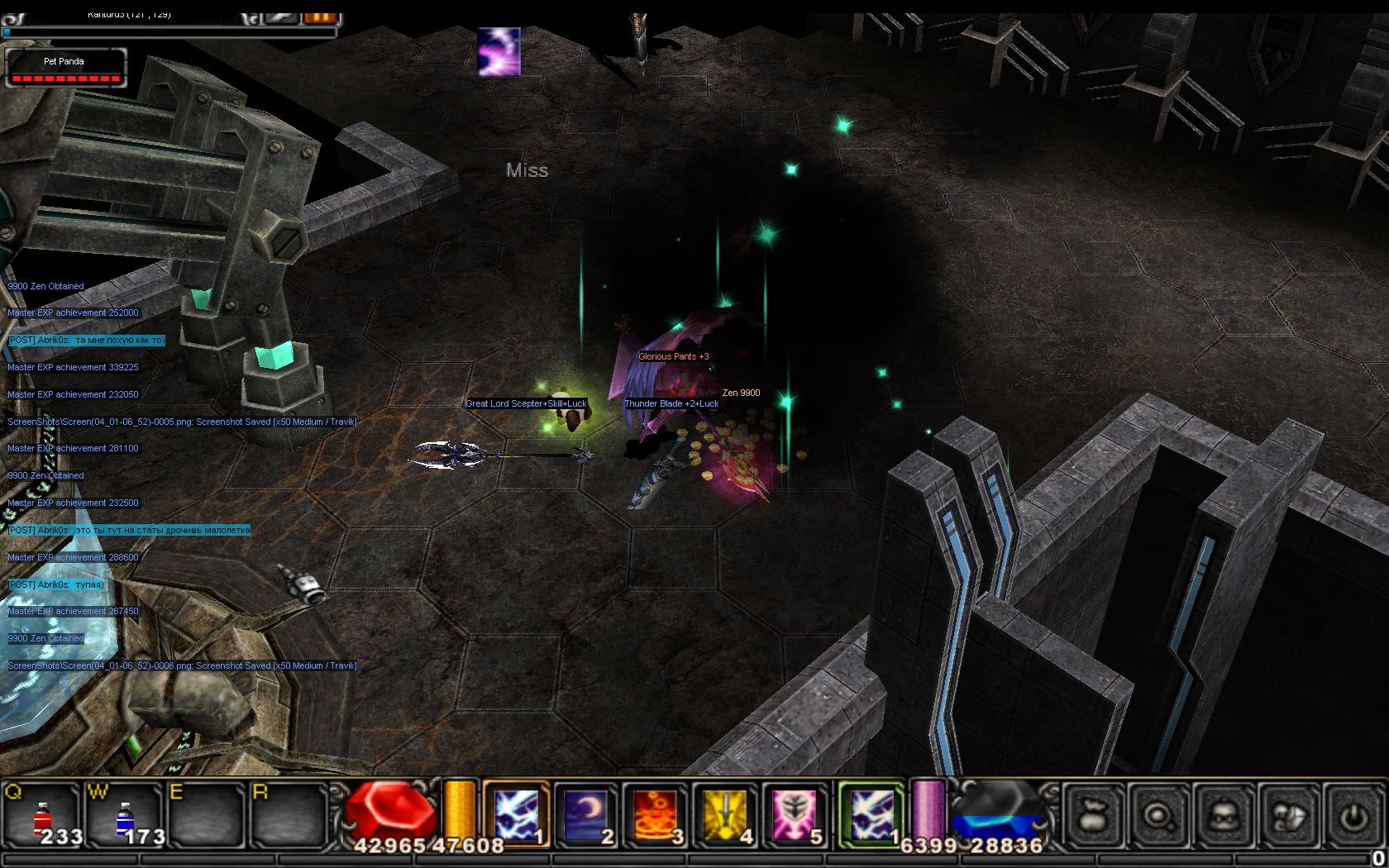1389x868 pixels.
Task: Click the orange button beside the map name
Action: click(321, 17)
